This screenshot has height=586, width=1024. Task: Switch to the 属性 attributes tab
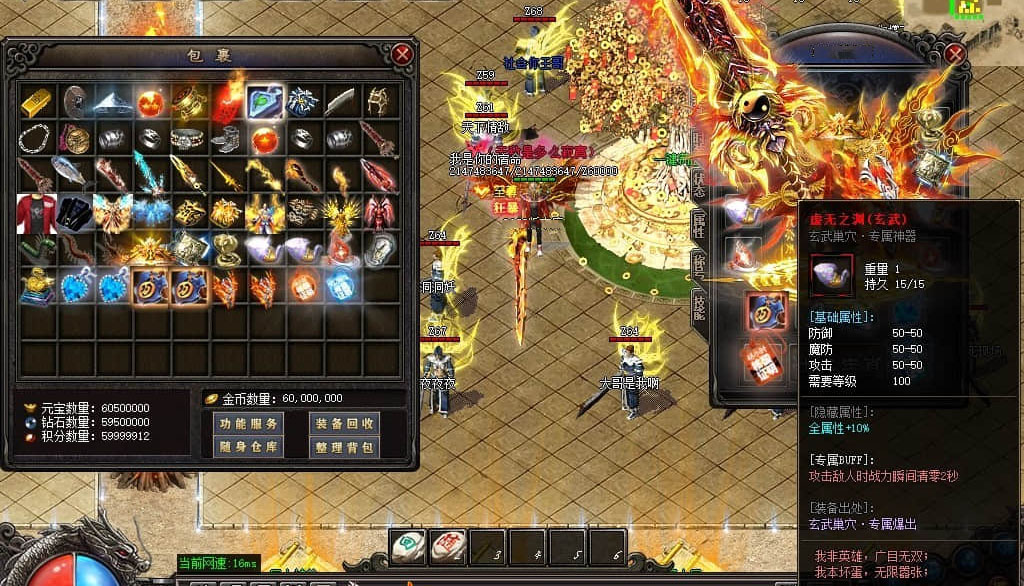tap(699, 225)
